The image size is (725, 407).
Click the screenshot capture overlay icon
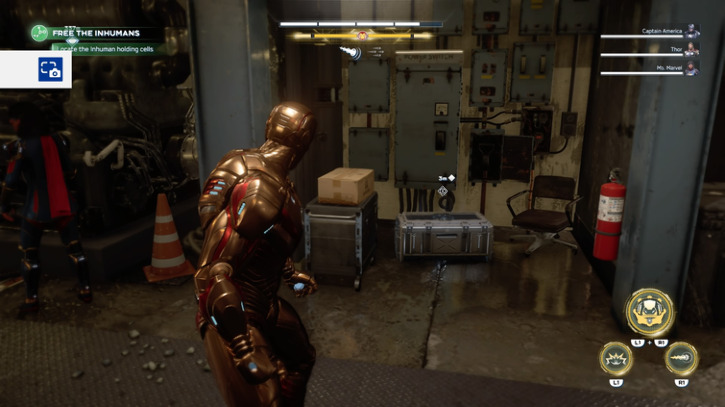pos(50,69)
